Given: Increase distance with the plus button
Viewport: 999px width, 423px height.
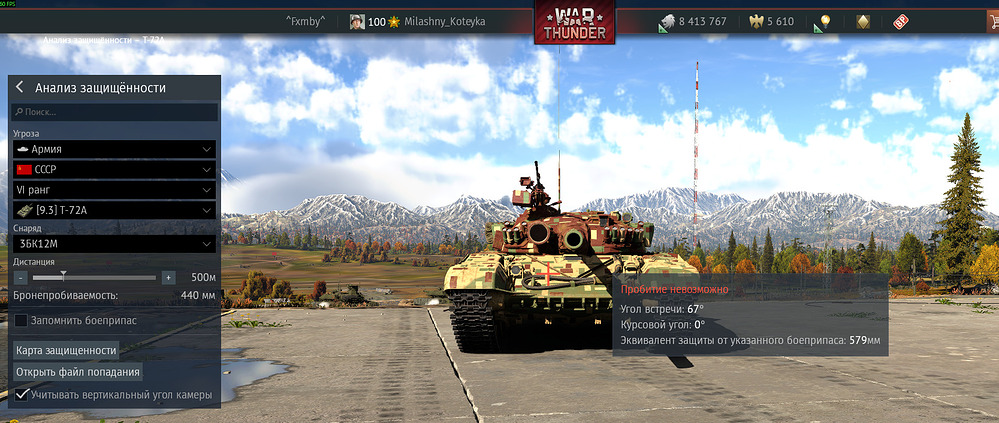Looking at the screenshot, I should click(168, 277).
